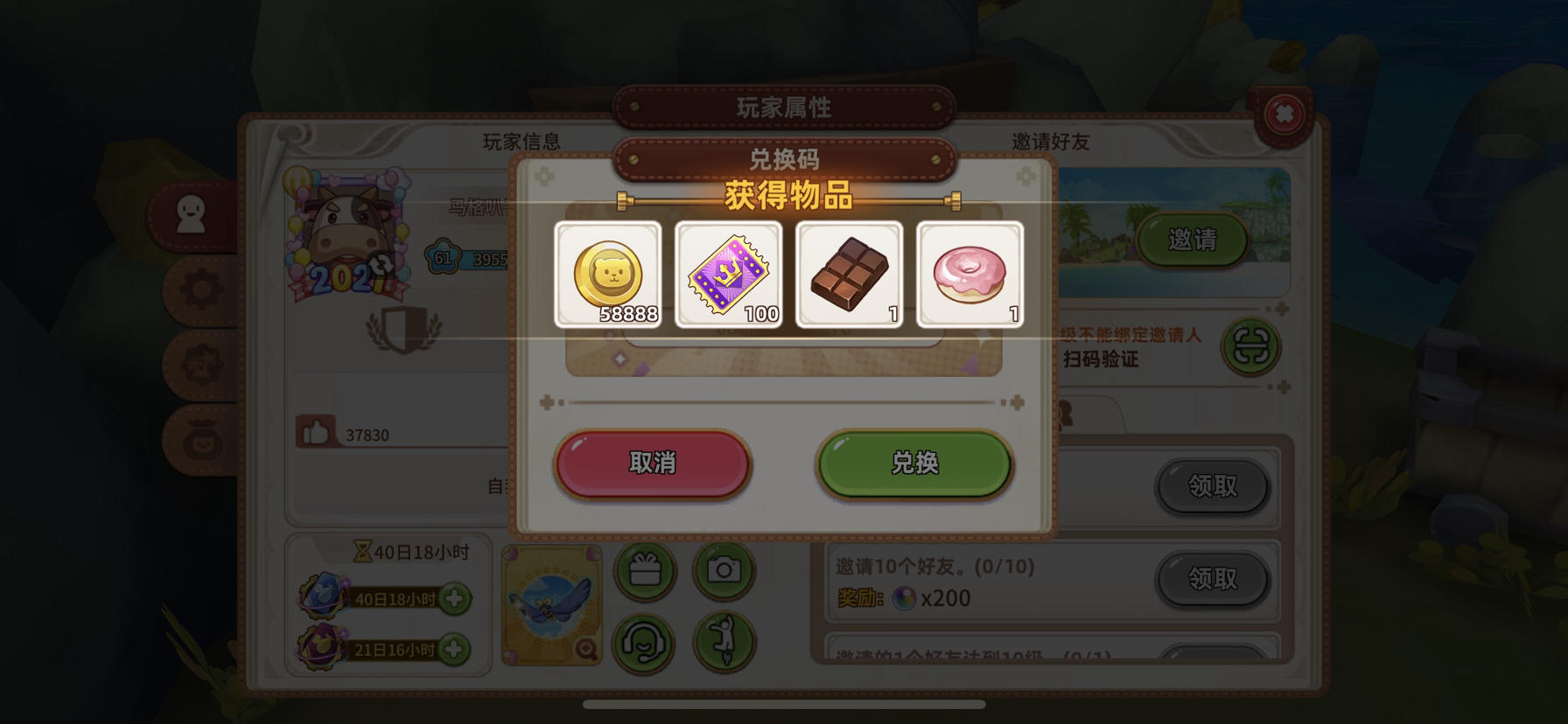
Task: Select the 58888 coin reward thumbnail
Action: 606,274
